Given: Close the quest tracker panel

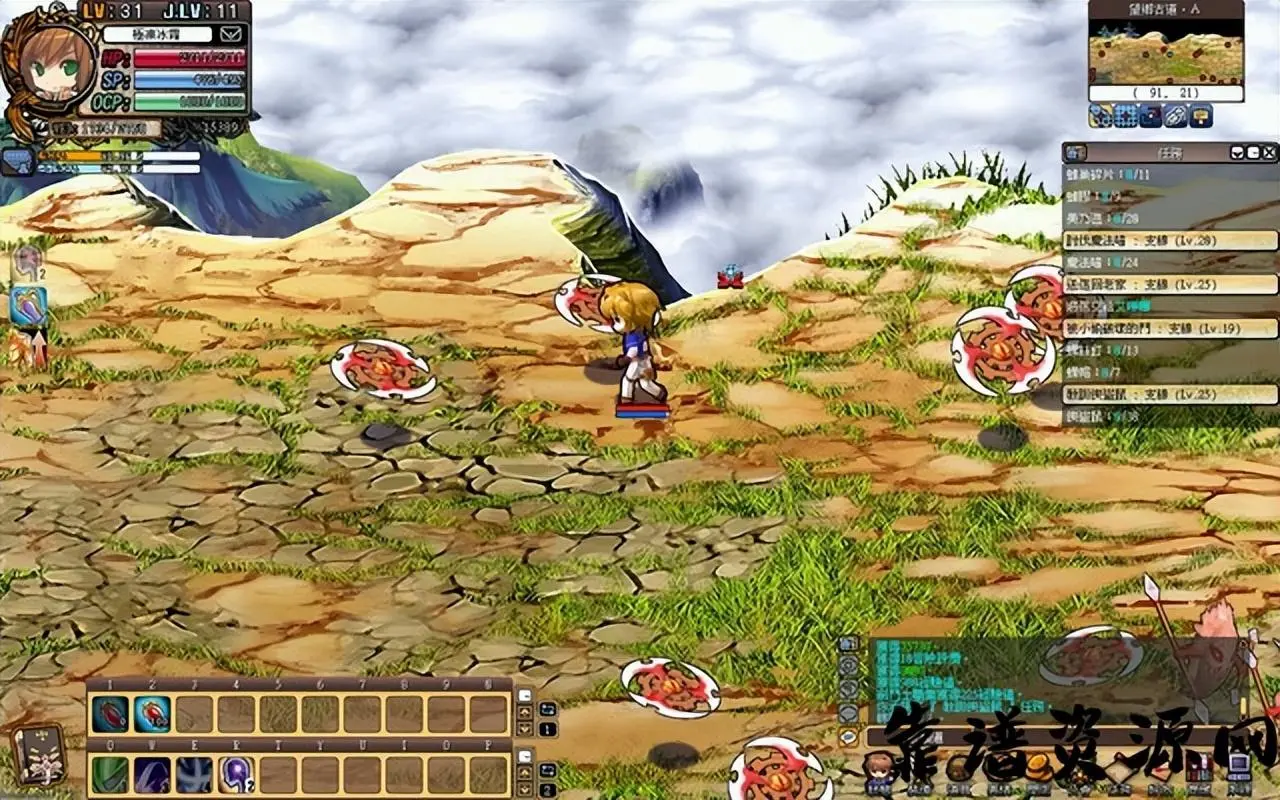Looking at the screenshot, I should click(1269, 152).
